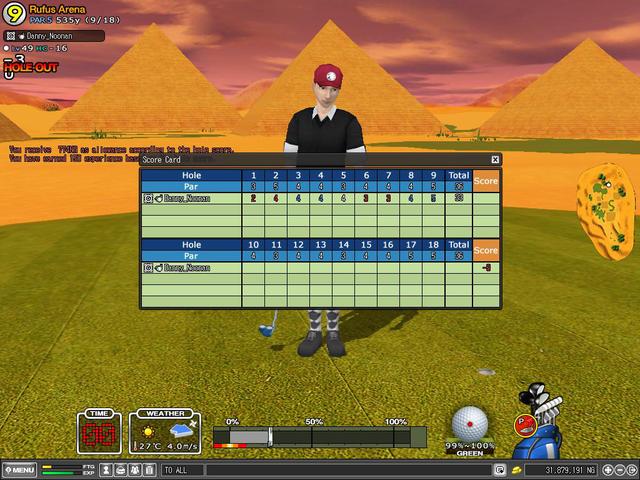The image size is (640, 480).
Task: Select the golf ball lie indicator
Action: pos(470,423)
